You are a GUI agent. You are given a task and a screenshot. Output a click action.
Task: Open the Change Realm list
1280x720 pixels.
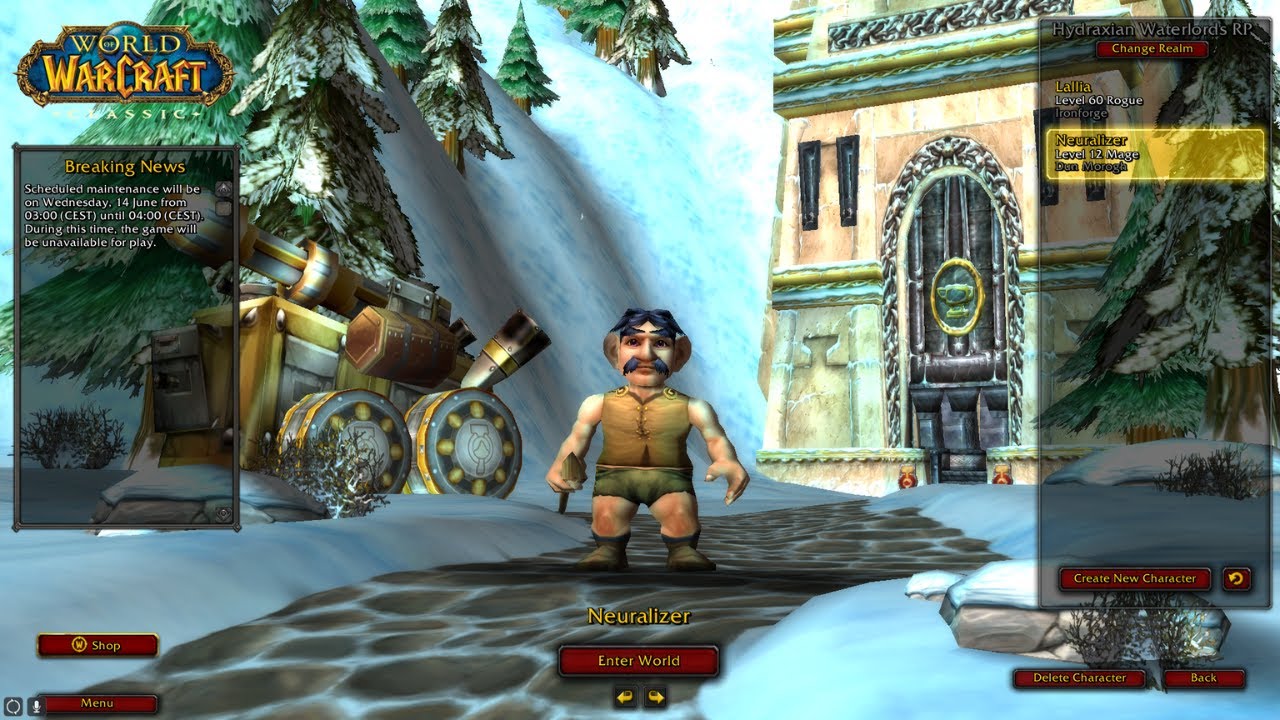1151,49
